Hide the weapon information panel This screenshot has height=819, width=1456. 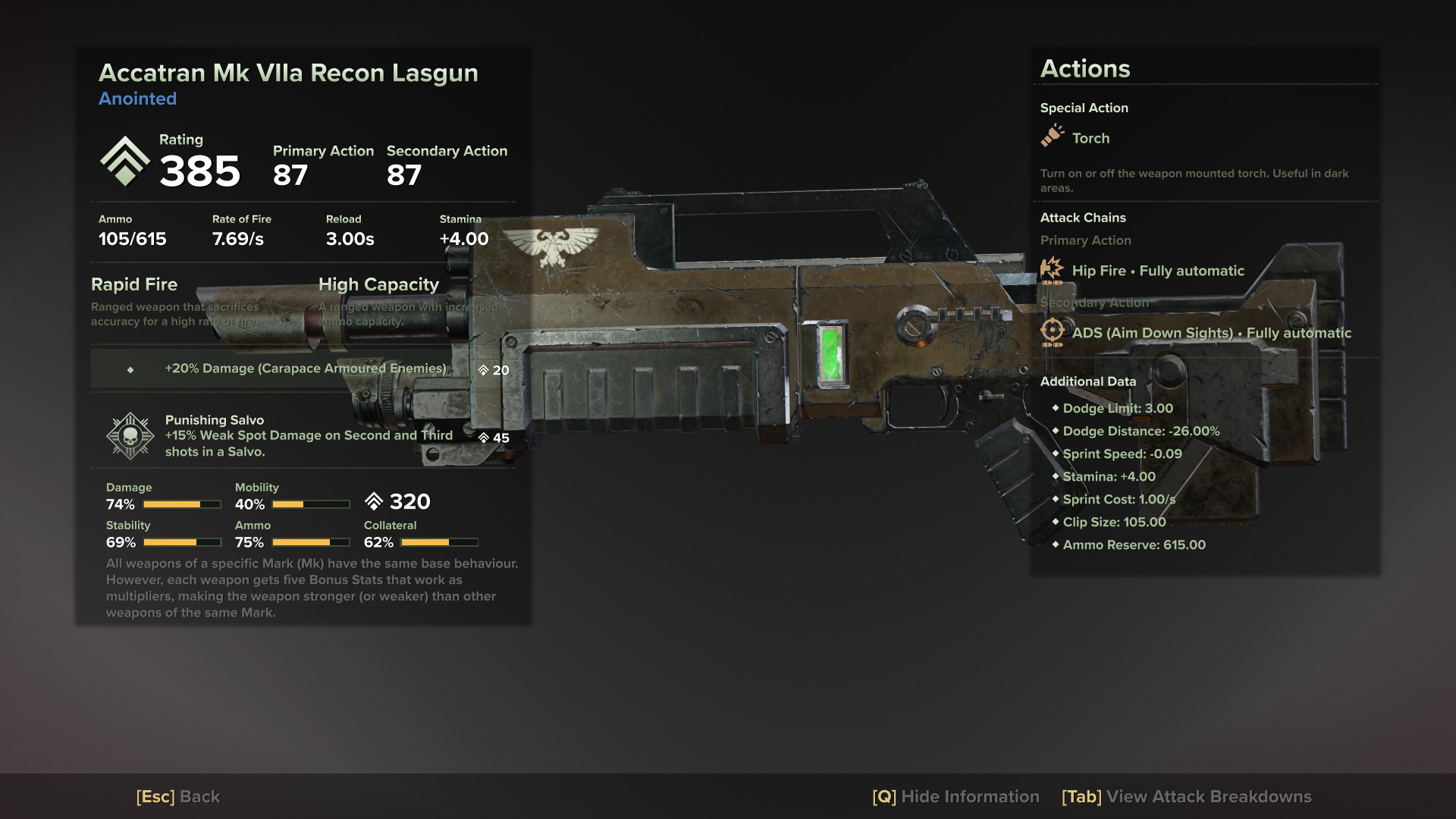click(955, 797)
